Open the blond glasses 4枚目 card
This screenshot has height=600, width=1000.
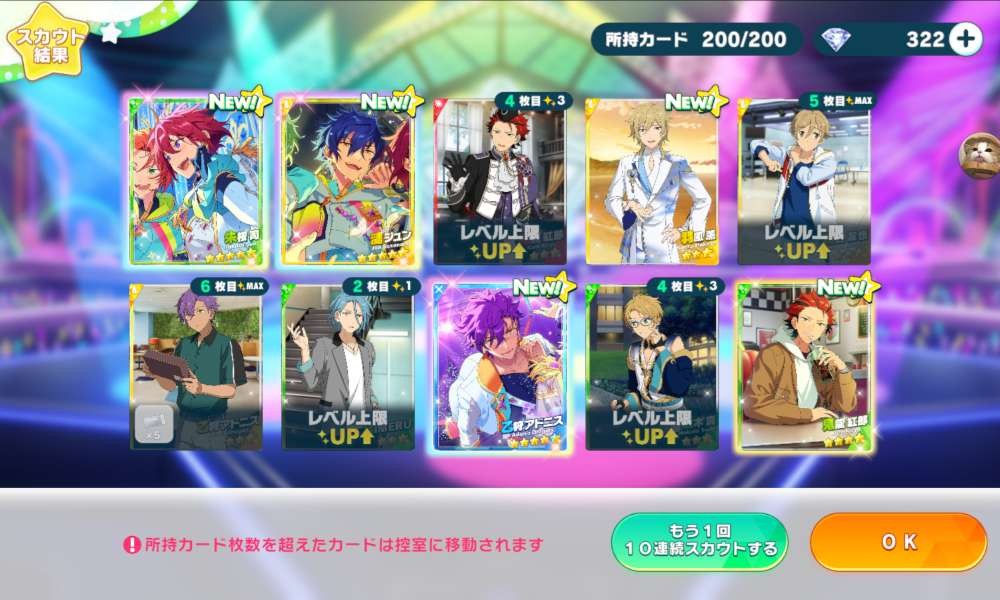(652, 367)
